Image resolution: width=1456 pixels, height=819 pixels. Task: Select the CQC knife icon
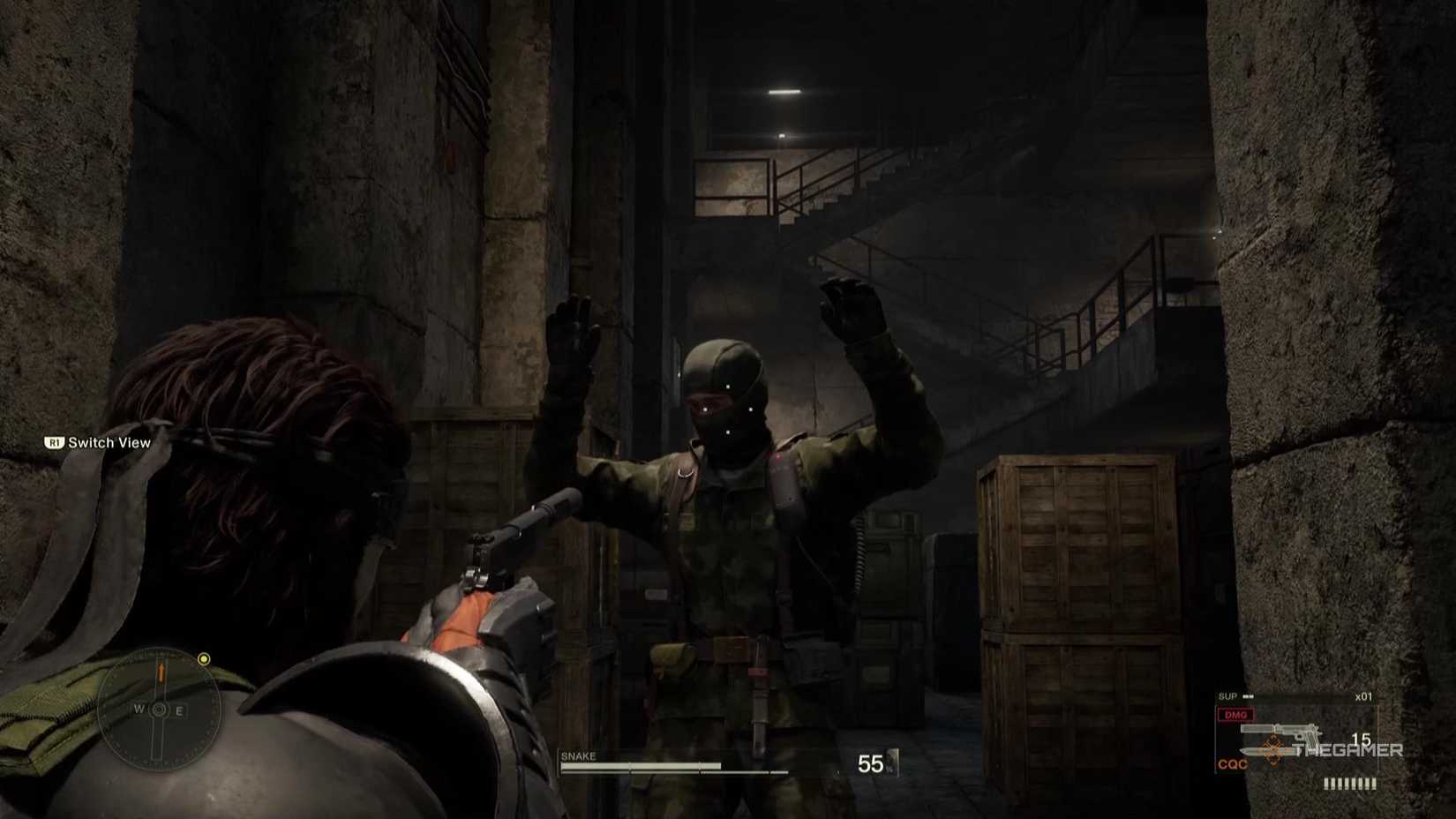(x=1266, y=752)
